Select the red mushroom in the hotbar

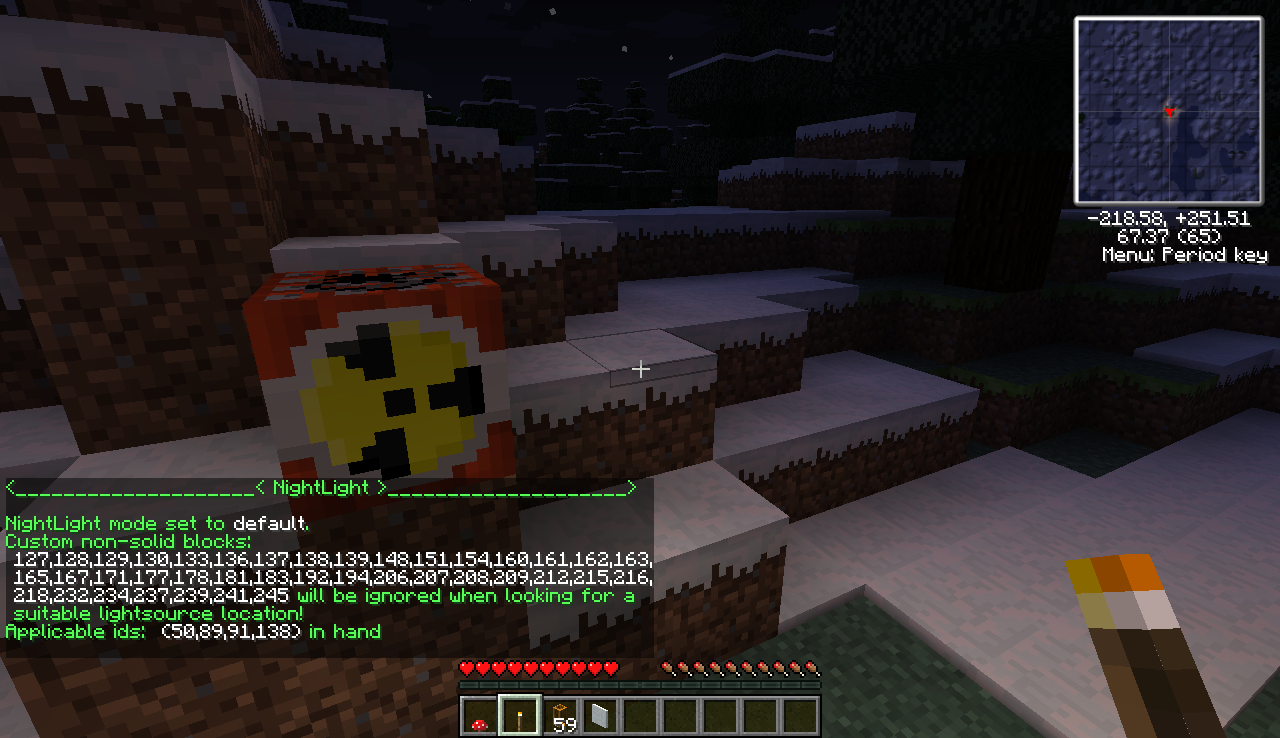(479, 716)
